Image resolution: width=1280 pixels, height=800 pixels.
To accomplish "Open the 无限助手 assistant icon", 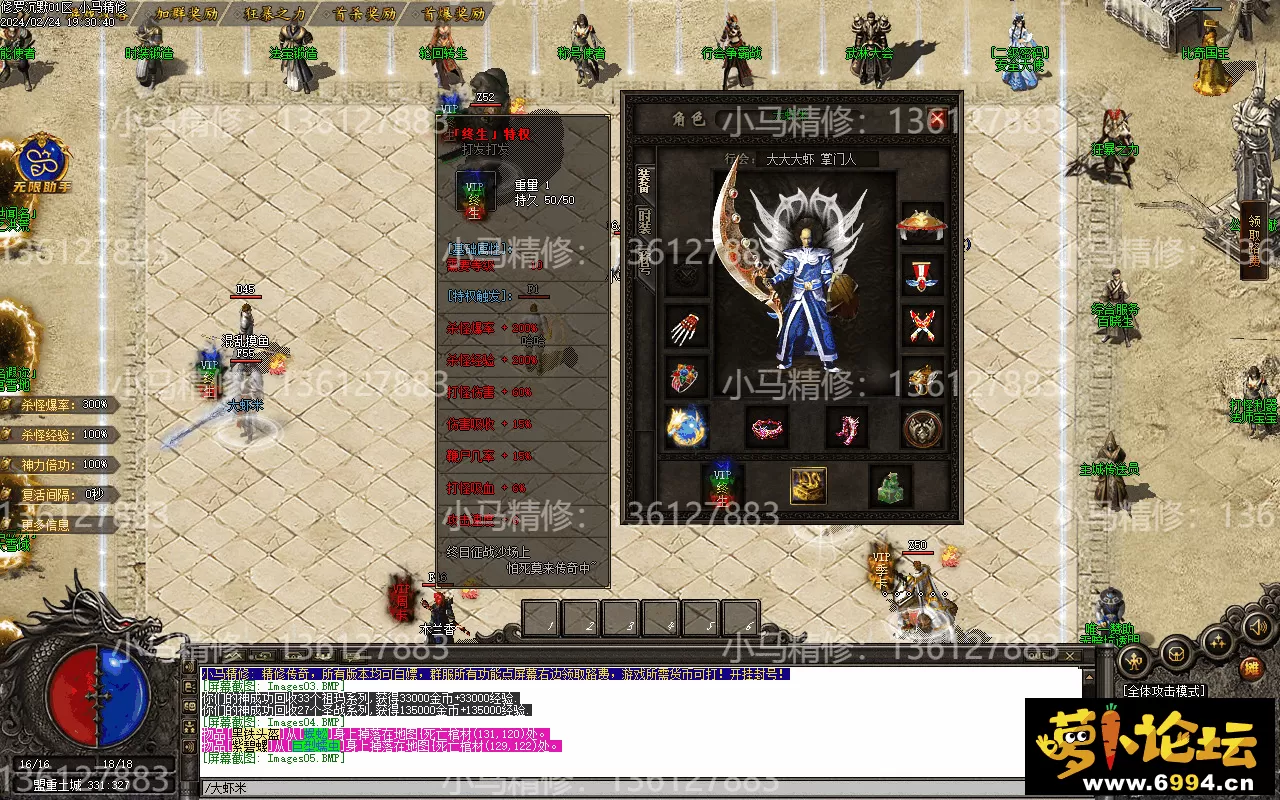I will click(x=42, y=165).
